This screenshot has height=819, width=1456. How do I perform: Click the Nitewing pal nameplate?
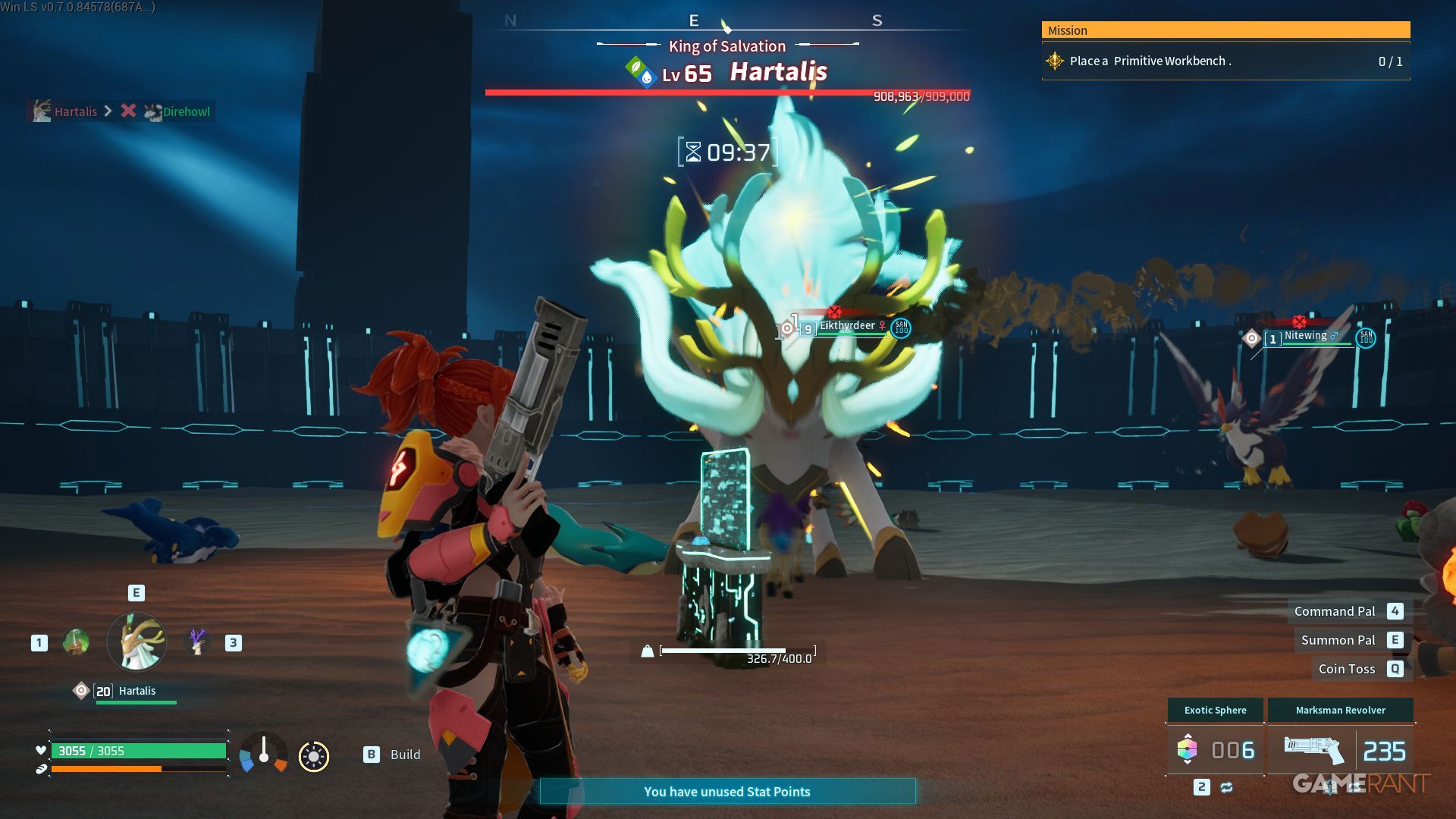click(1306, 336)
